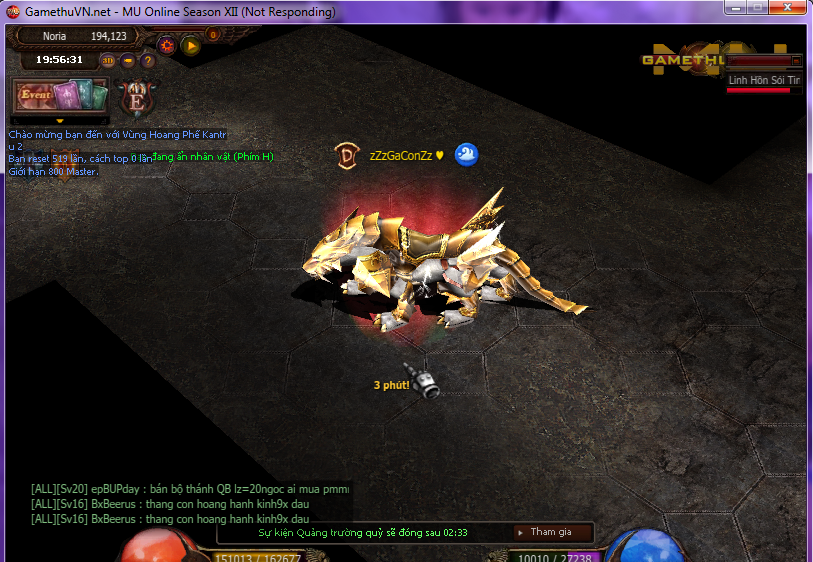Screen dimensions: 813x562
Task: Click the orange gear settings icon
Action: (x=167, y=45)
